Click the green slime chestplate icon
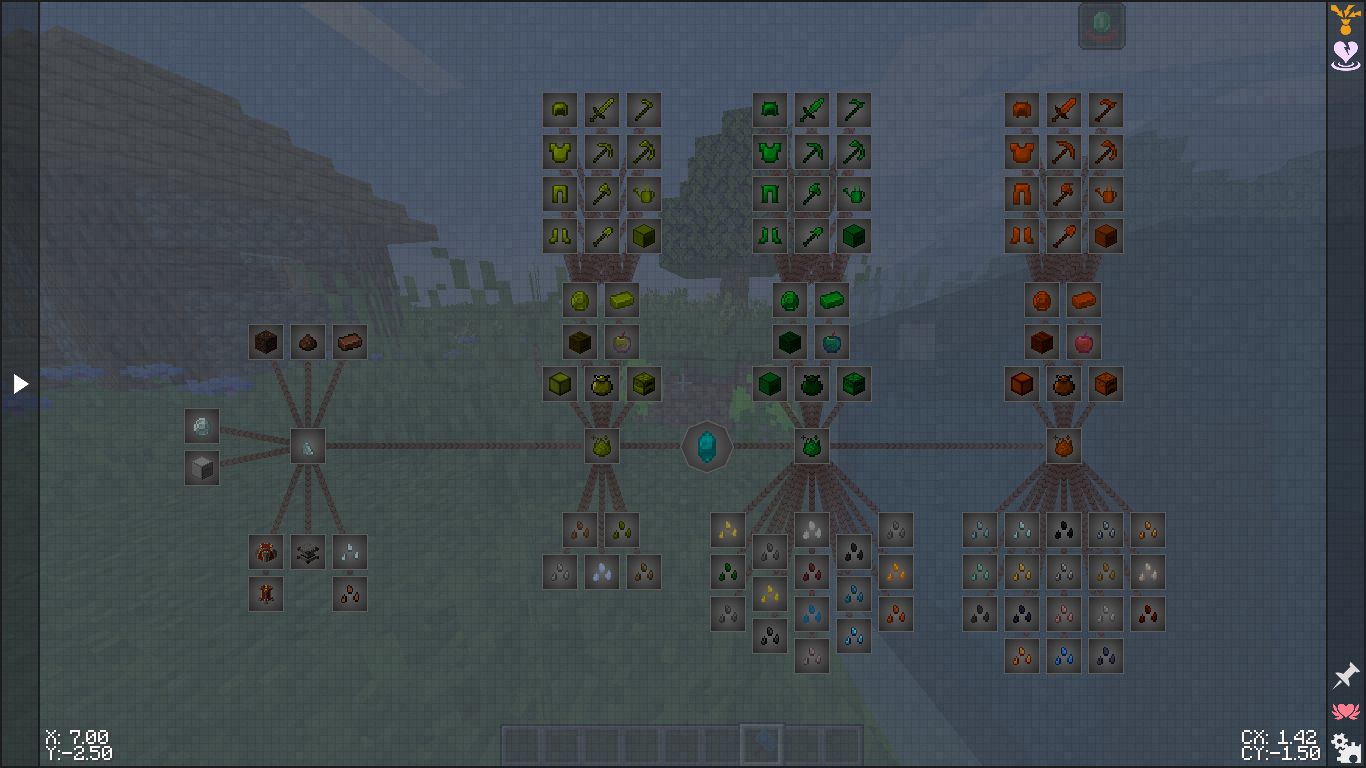Image resolution: width=1366 pixels, height=768 pixels. 769,152
